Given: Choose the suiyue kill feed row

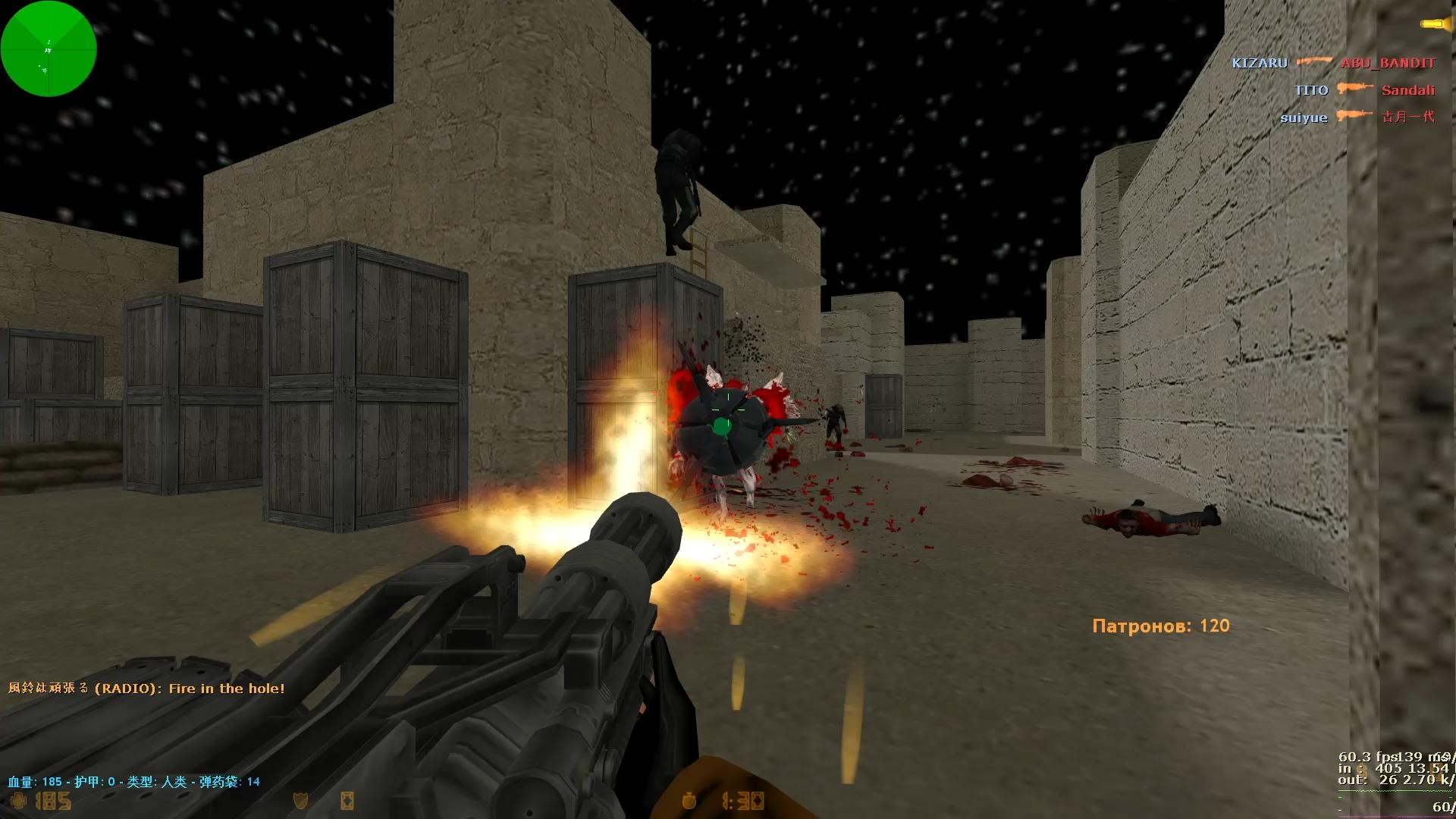Looking at the screenshot, I should pyautogui.click(x=1357, y=117).
